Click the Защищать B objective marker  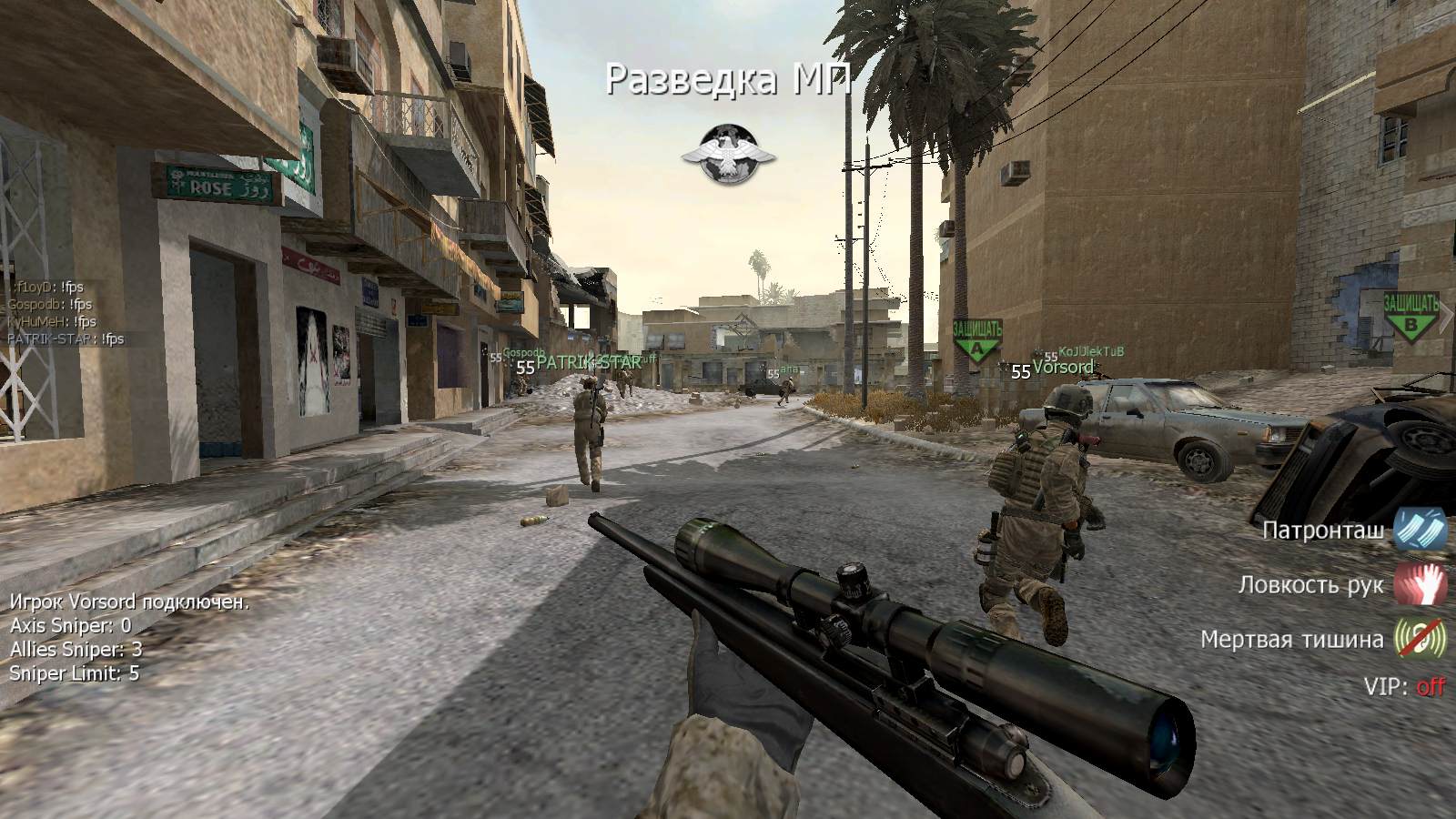(1410, 316)
